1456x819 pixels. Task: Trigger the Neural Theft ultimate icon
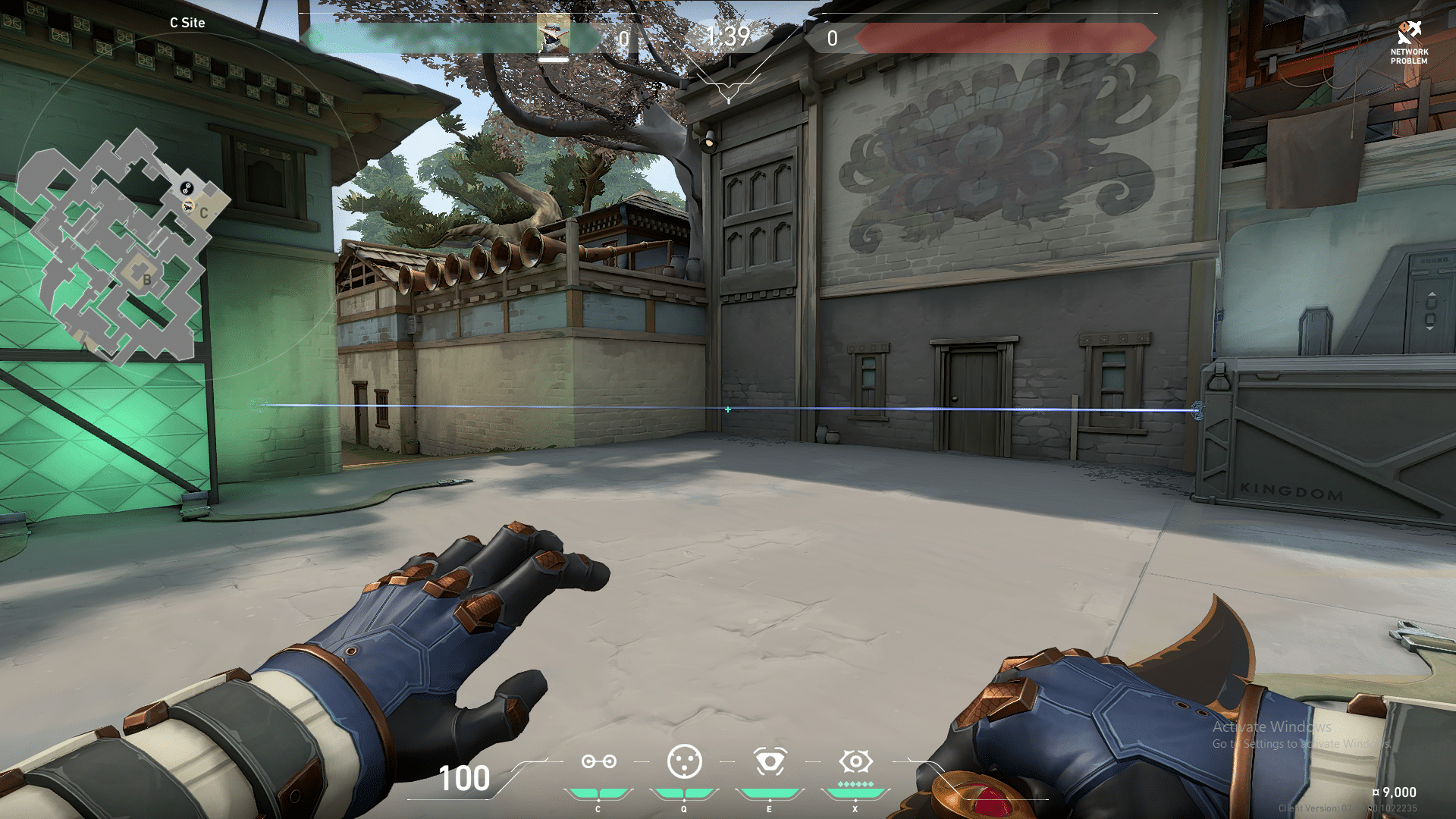[x=855, y=761]
